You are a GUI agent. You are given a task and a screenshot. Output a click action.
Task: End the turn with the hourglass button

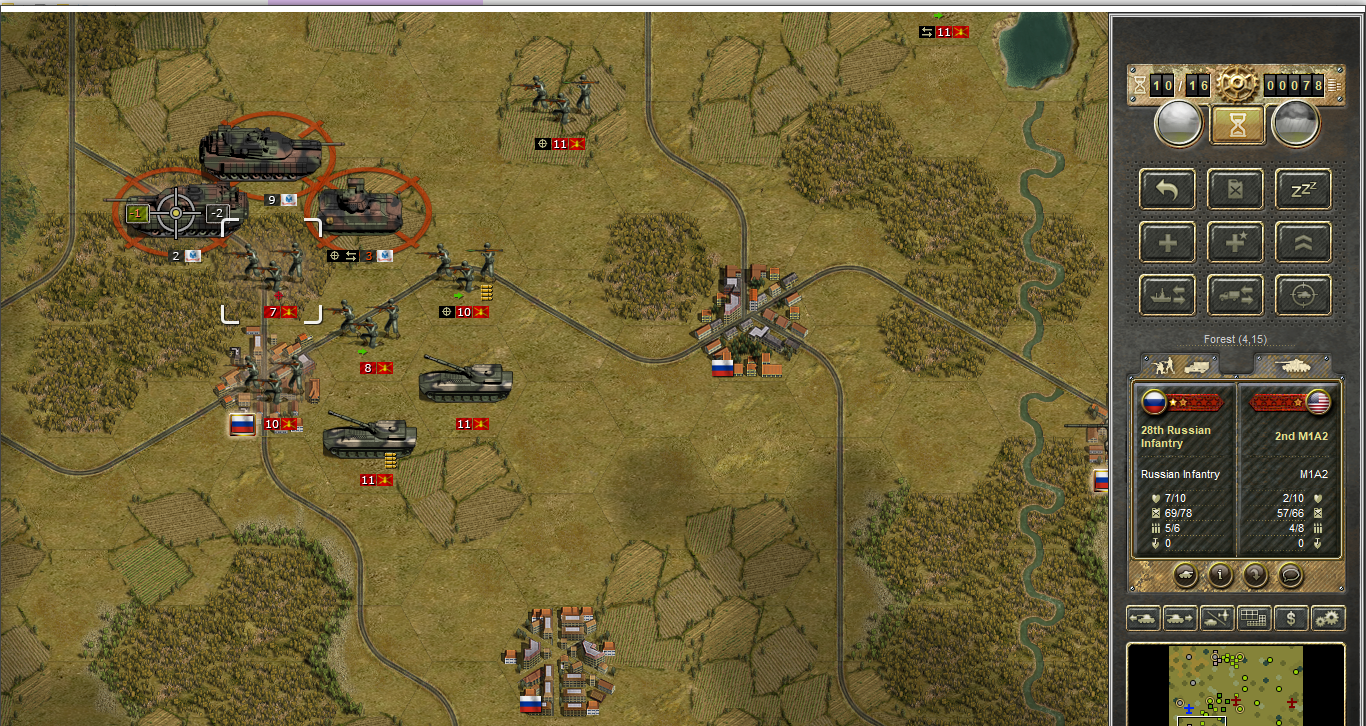pyautogui.click(x=1237, y=124)
